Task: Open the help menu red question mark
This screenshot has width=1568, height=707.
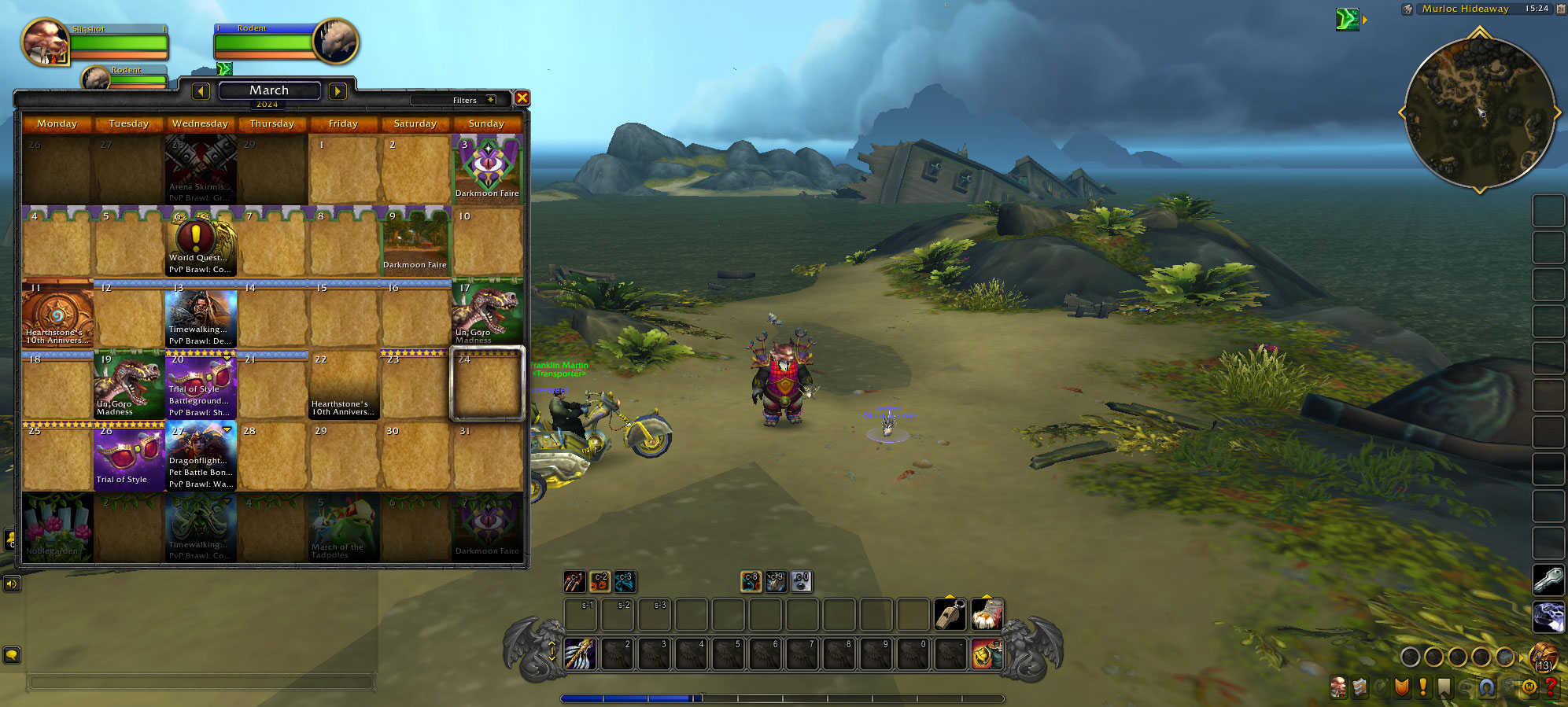Action: tap(1551, 687)
